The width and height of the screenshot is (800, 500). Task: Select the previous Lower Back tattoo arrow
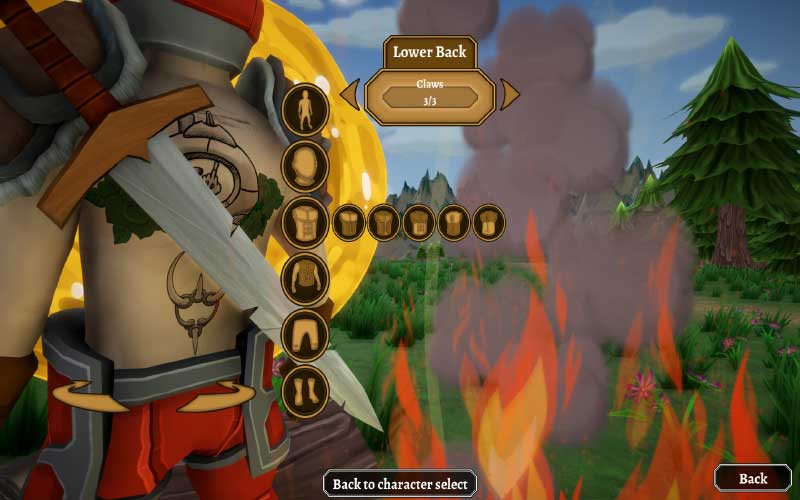(x=350, y=95)
